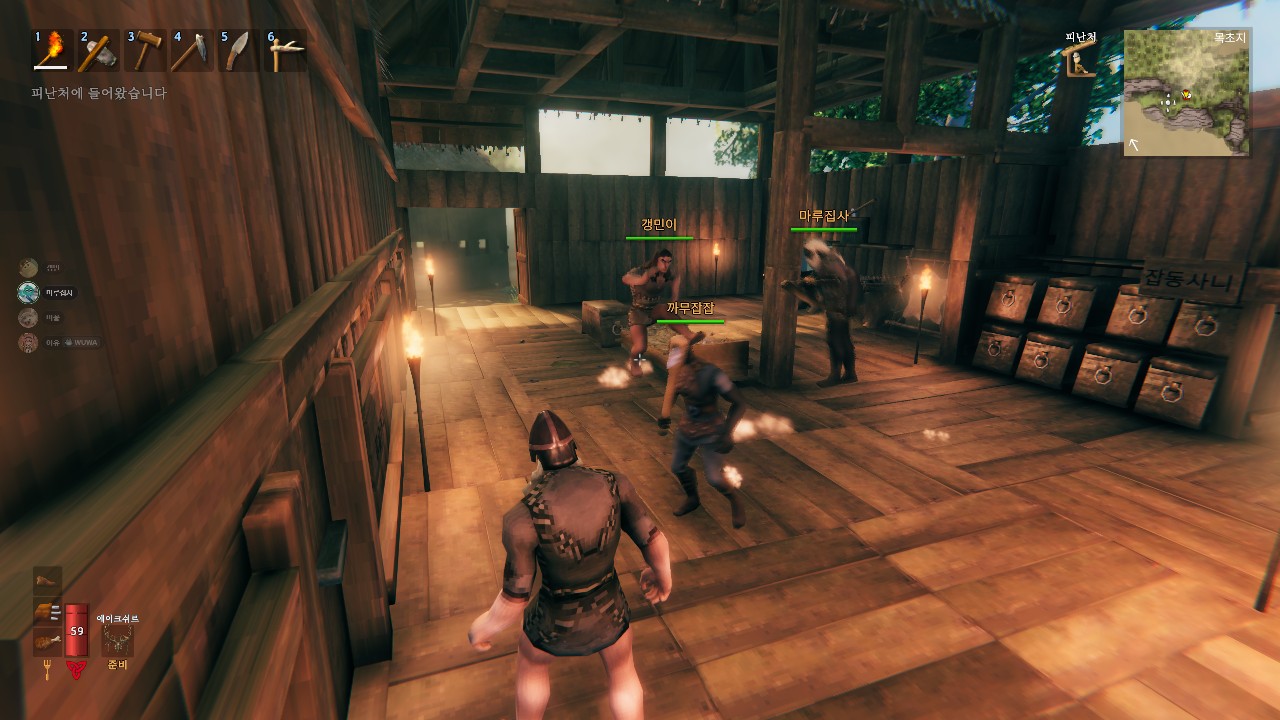Screen dimensions: 1280x720
Task: Select the torch in hotbar slot 1
Action: pyautogui.click(x=51, y=51)
